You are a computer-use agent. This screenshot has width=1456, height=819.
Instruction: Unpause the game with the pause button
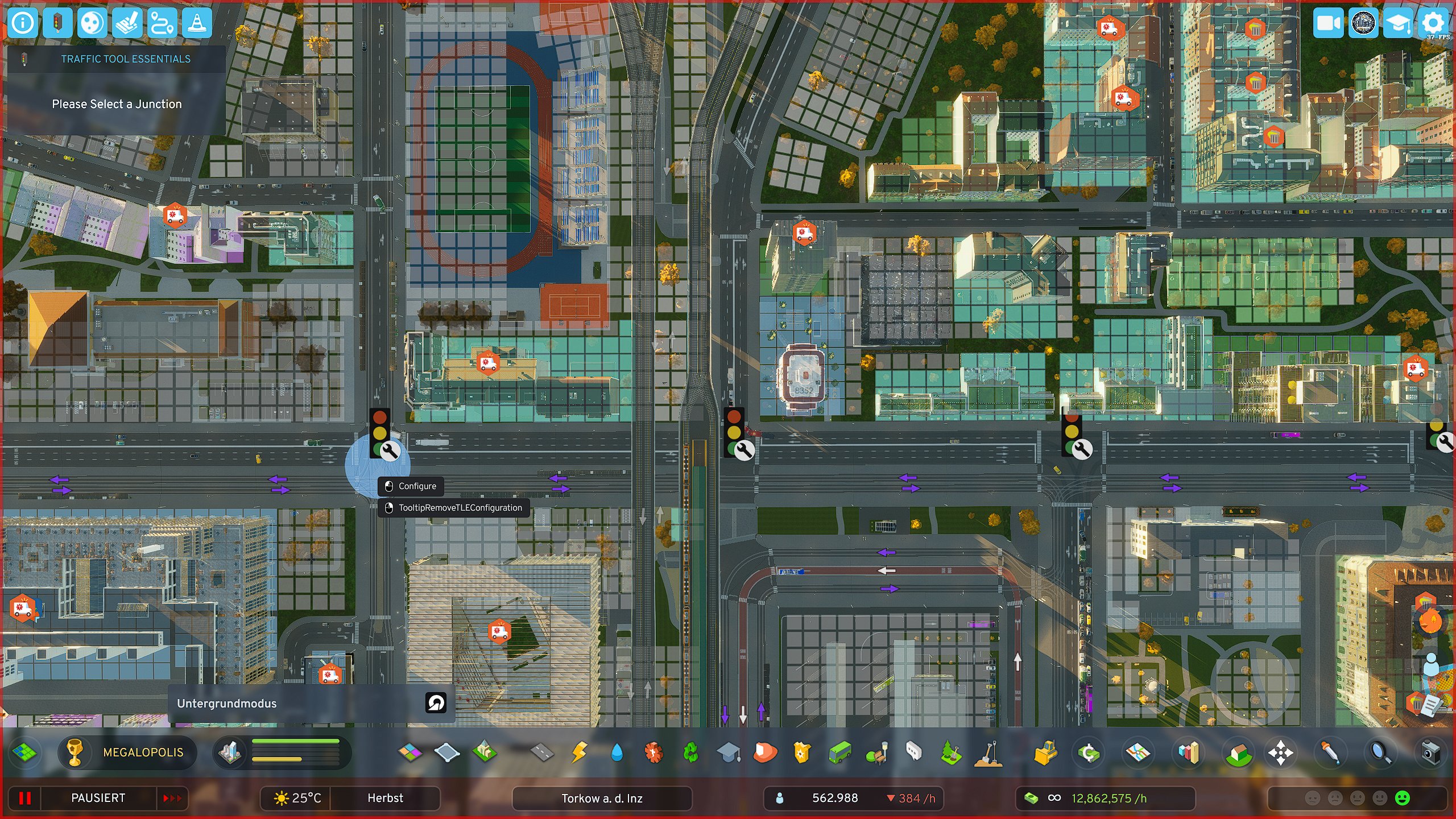click(25, 798)
